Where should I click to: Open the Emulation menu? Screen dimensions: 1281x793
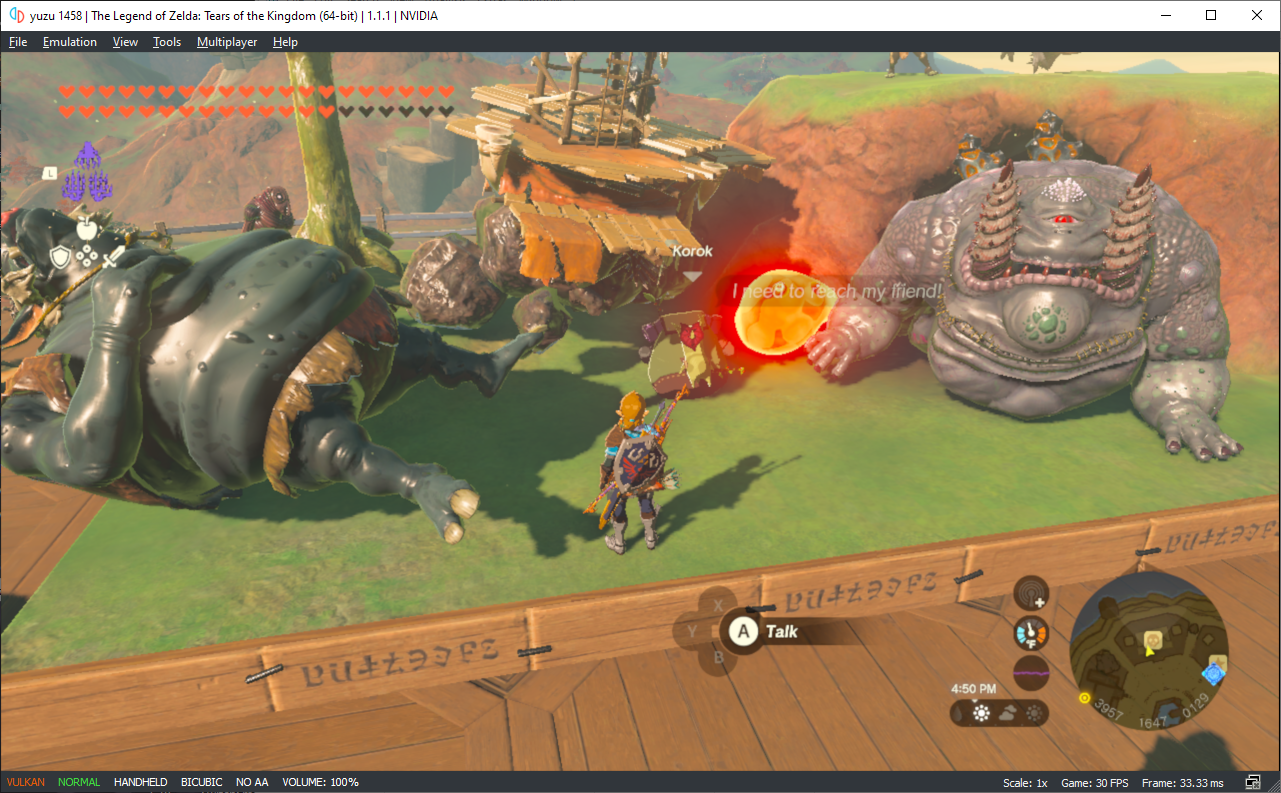tap(69, 41)
